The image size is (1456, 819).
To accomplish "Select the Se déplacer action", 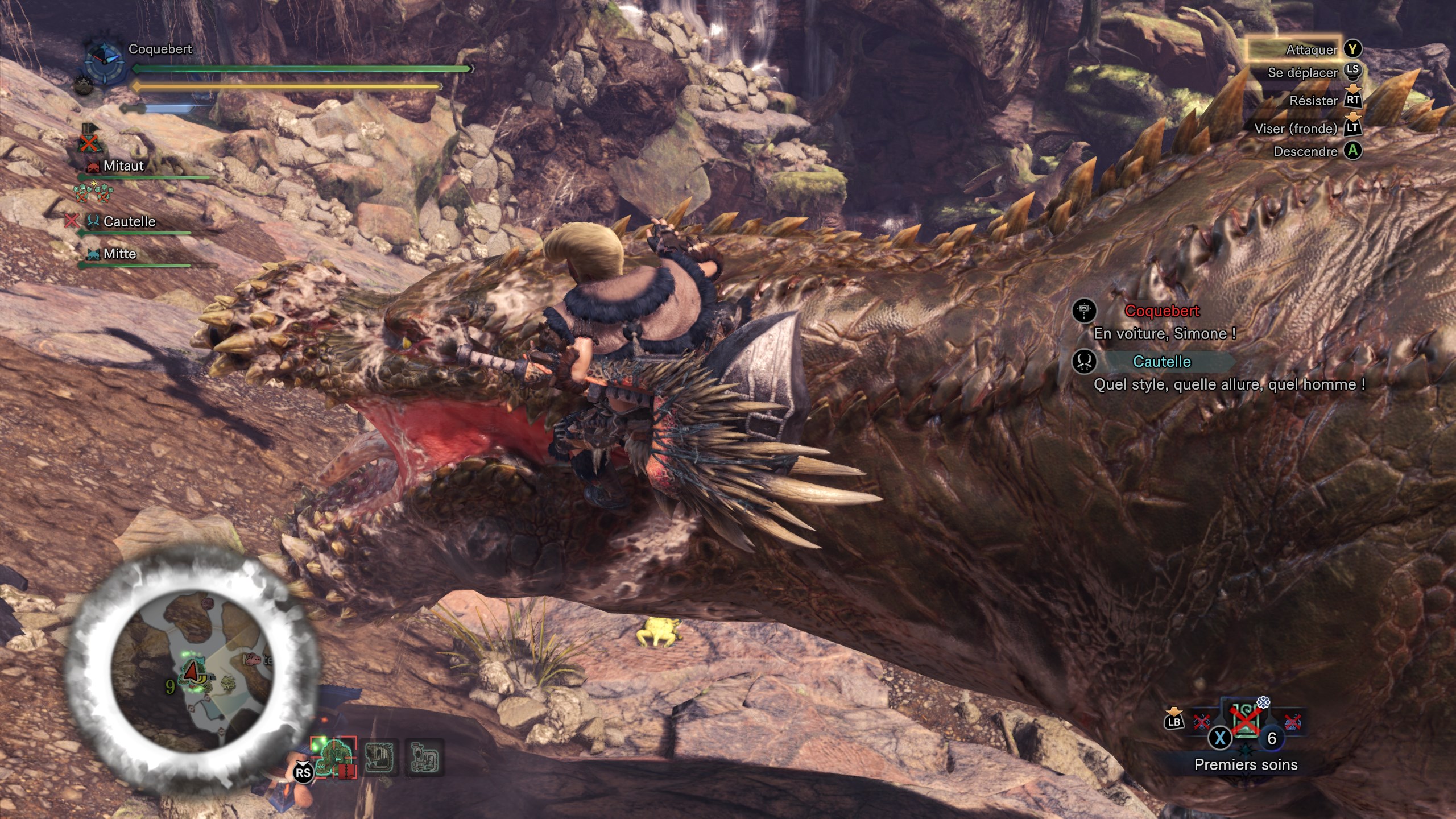I will [x=1302, y=73].
